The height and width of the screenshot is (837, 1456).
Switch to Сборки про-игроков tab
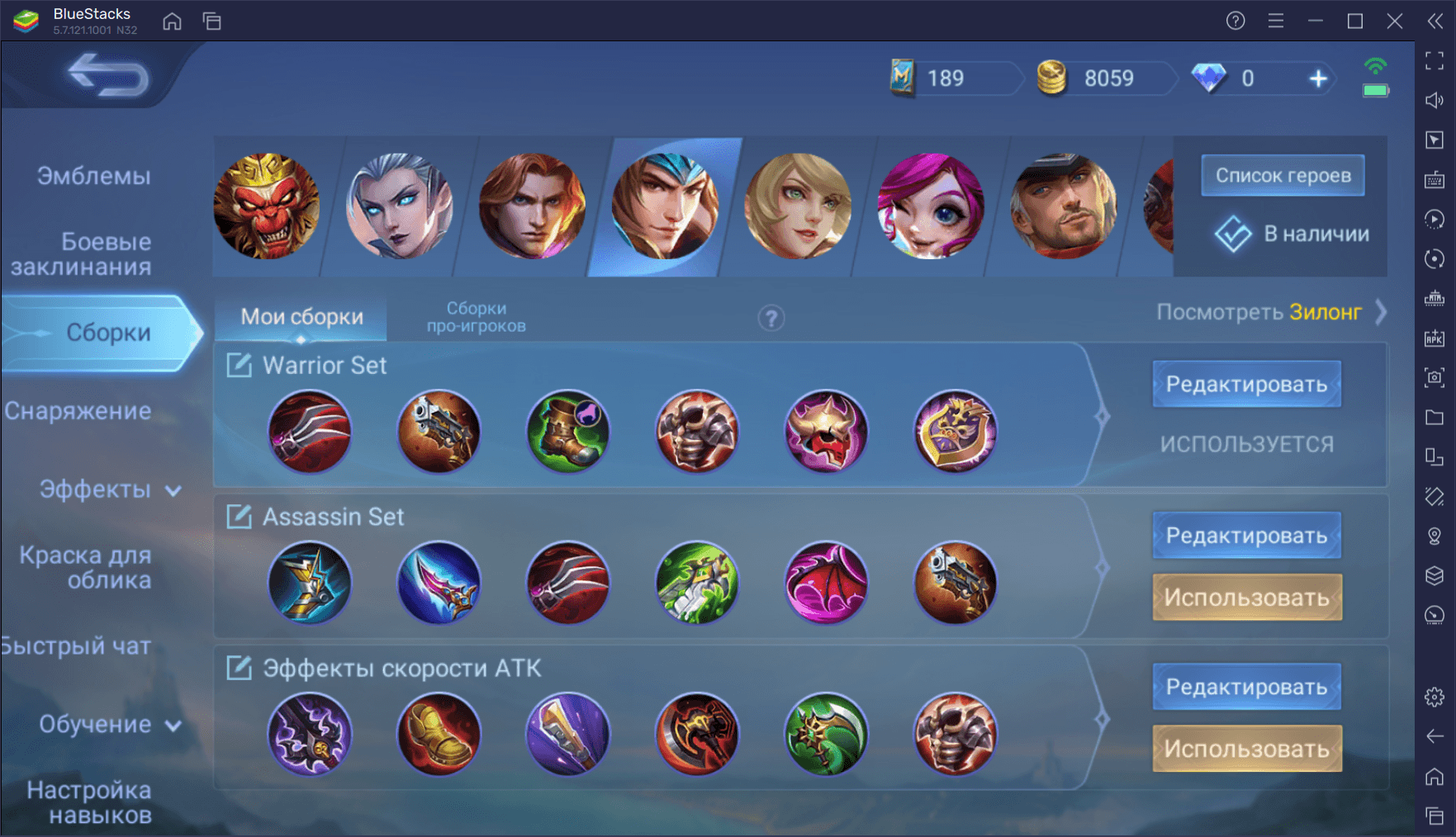click(x=476, y=317)
